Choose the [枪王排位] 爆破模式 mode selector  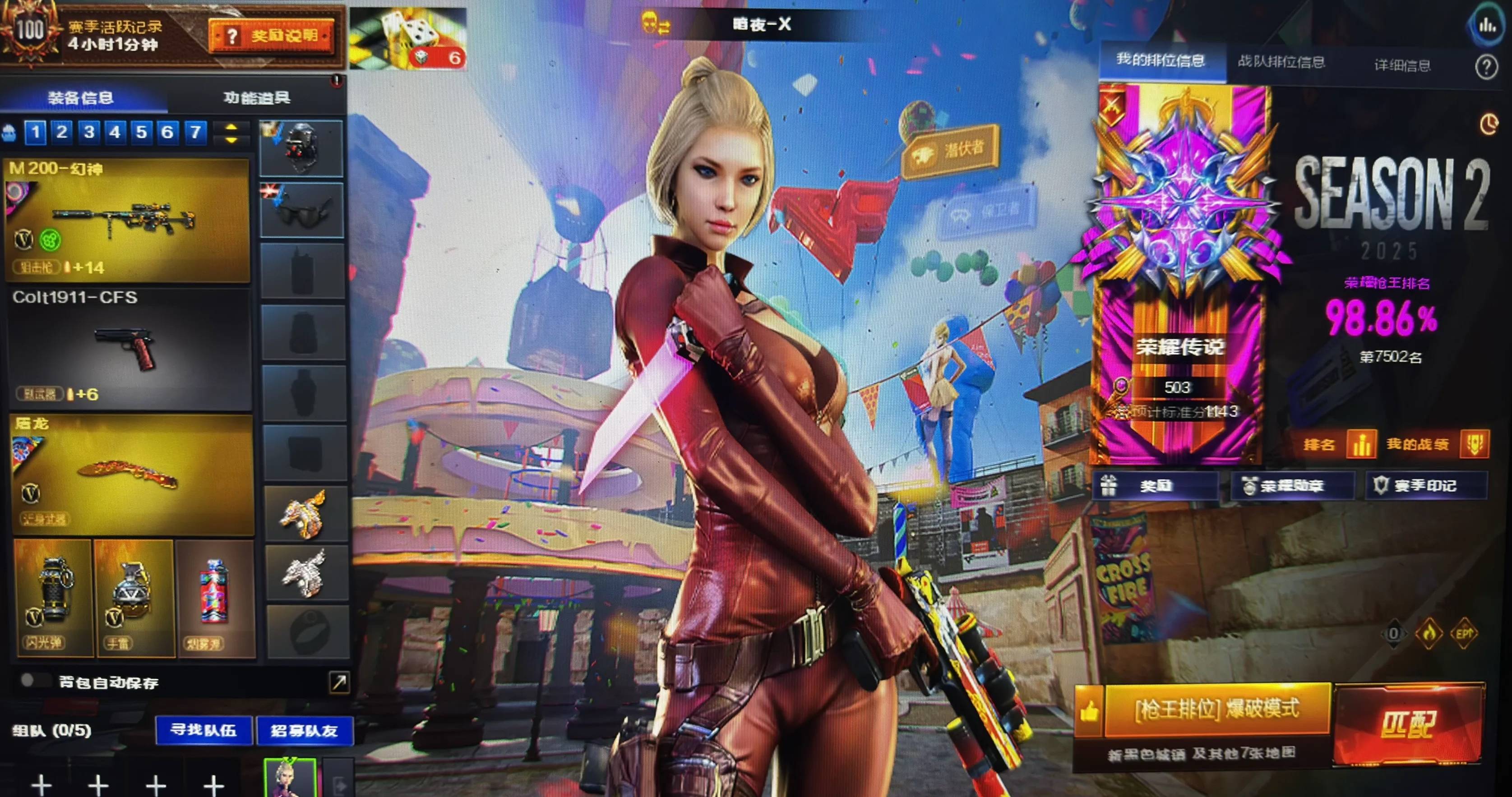1216,709
